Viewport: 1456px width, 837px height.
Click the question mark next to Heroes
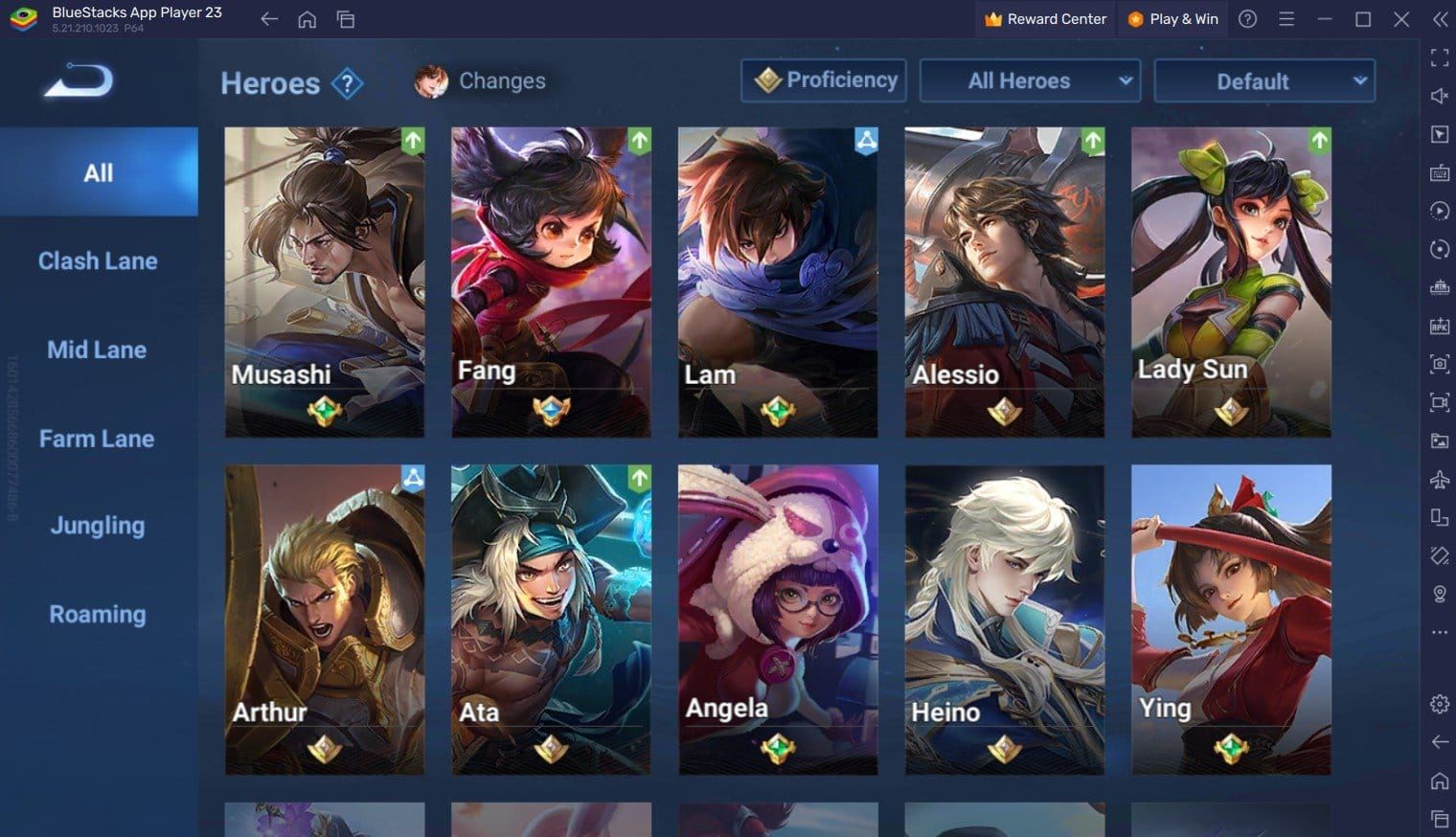345,83
